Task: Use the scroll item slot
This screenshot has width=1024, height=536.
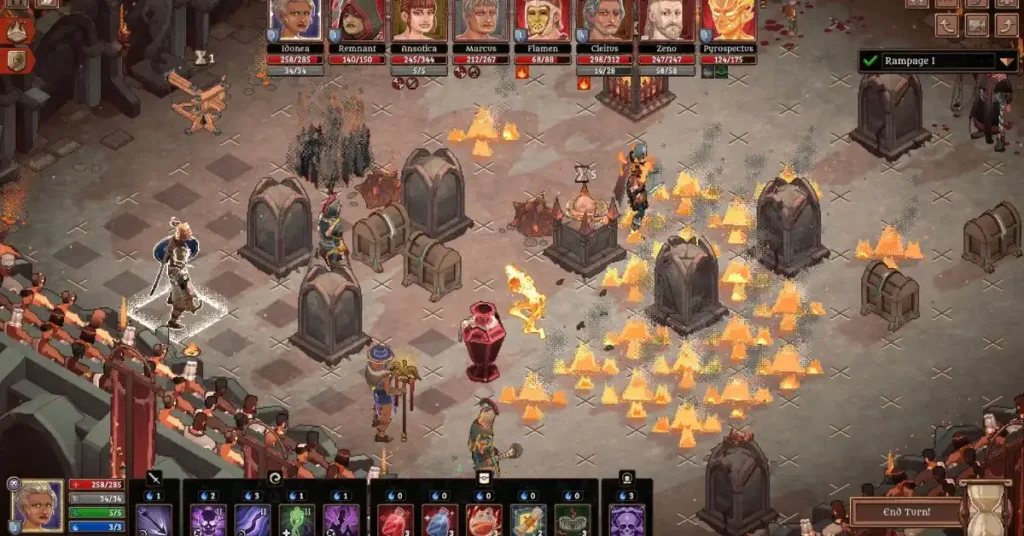Action: 528,520
